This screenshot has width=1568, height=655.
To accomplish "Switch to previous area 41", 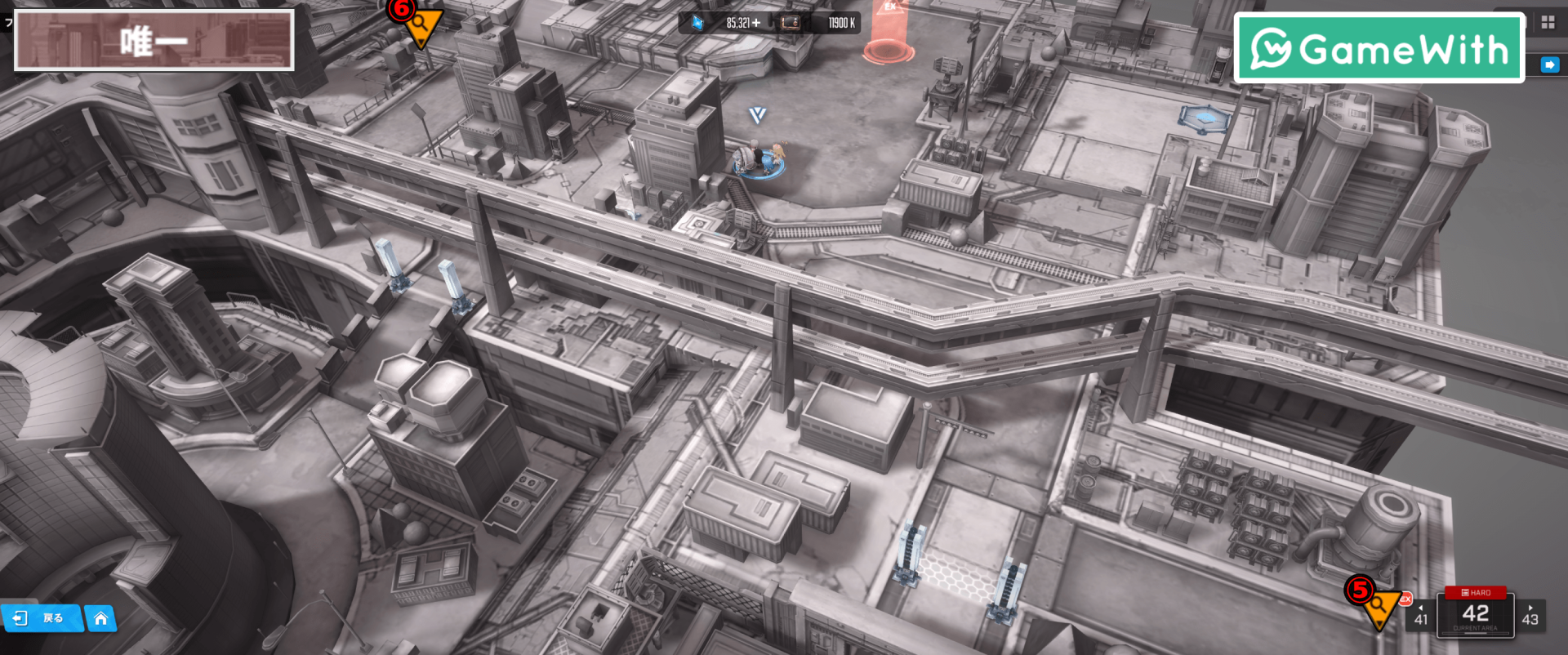I will tap(1421, 616).
